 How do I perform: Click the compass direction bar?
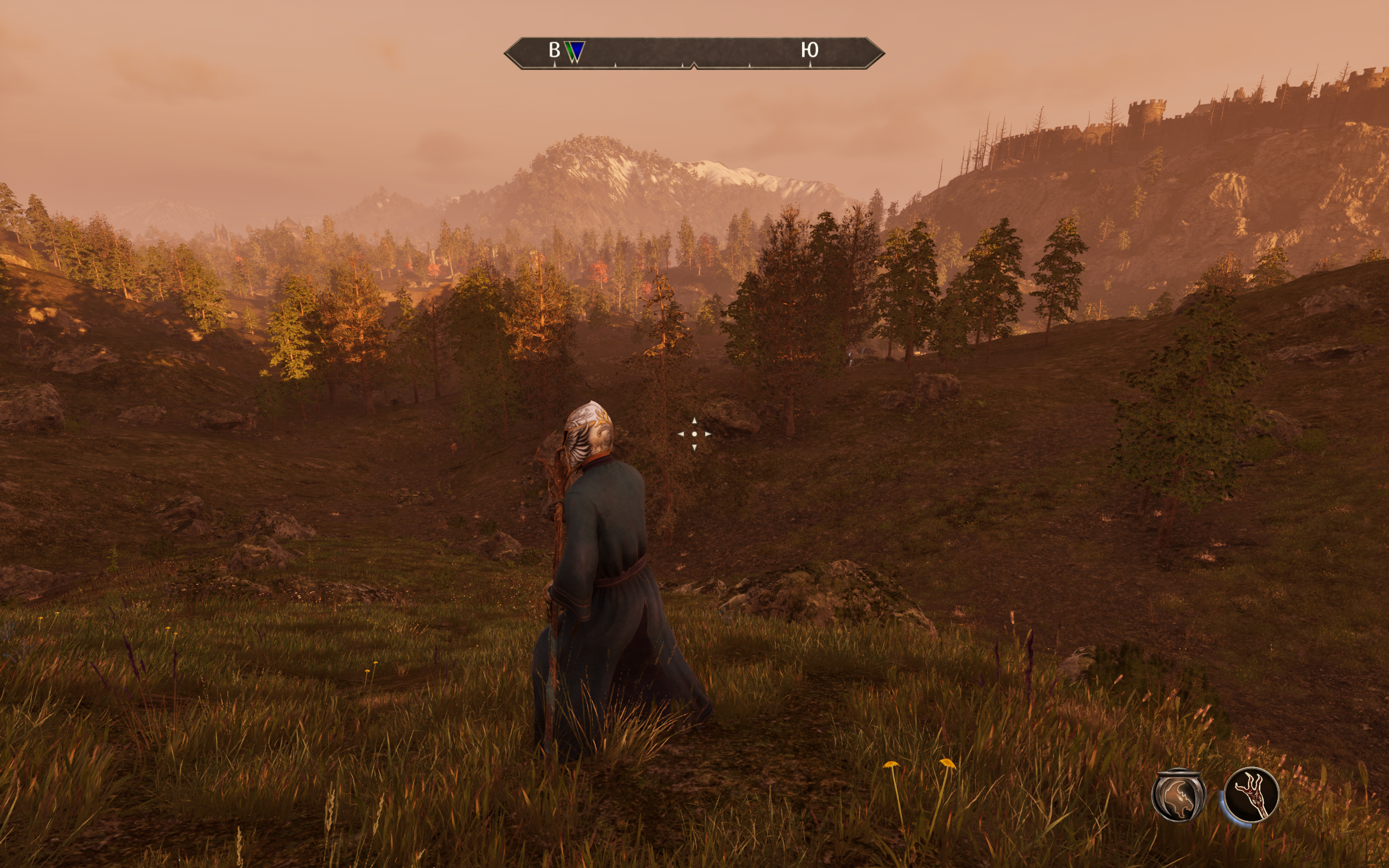point(694,53)
